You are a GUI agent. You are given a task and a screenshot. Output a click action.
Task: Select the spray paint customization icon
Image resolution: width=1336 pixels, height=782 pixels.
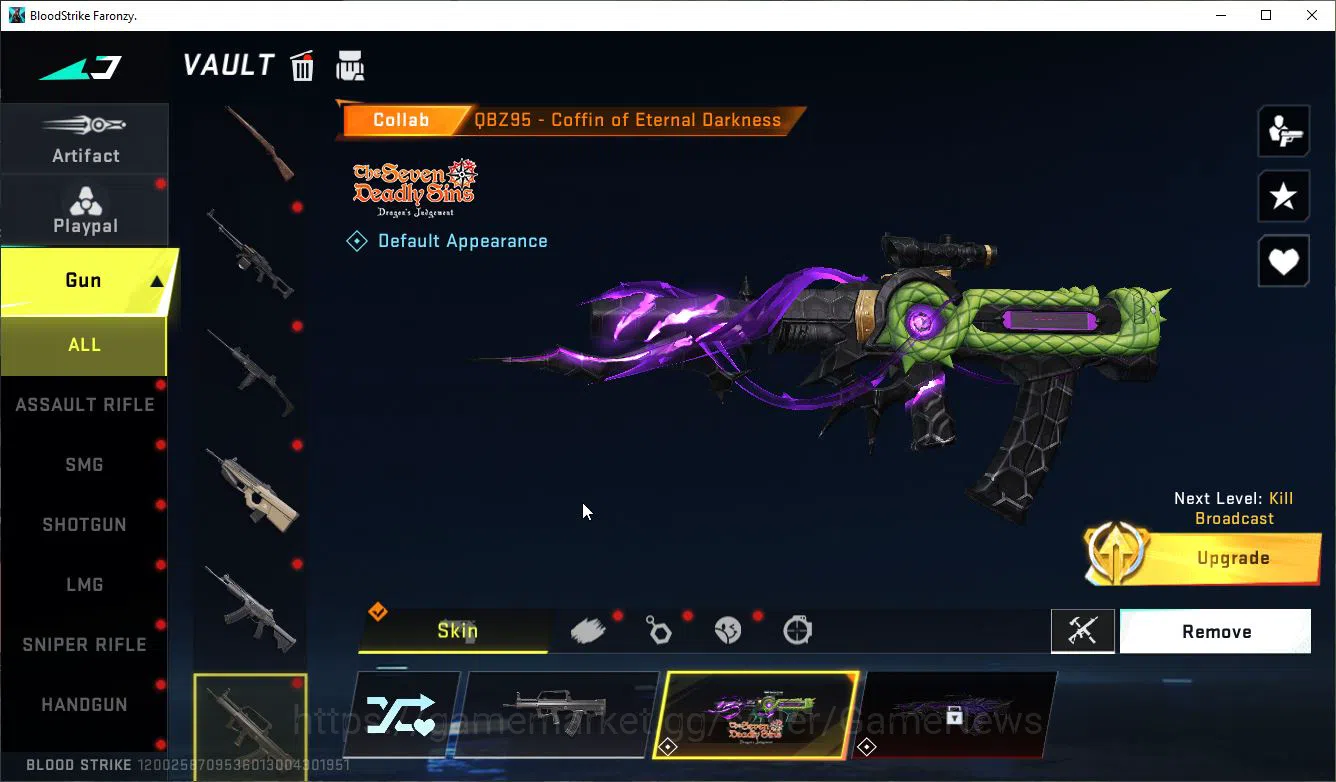coord(588,628)
